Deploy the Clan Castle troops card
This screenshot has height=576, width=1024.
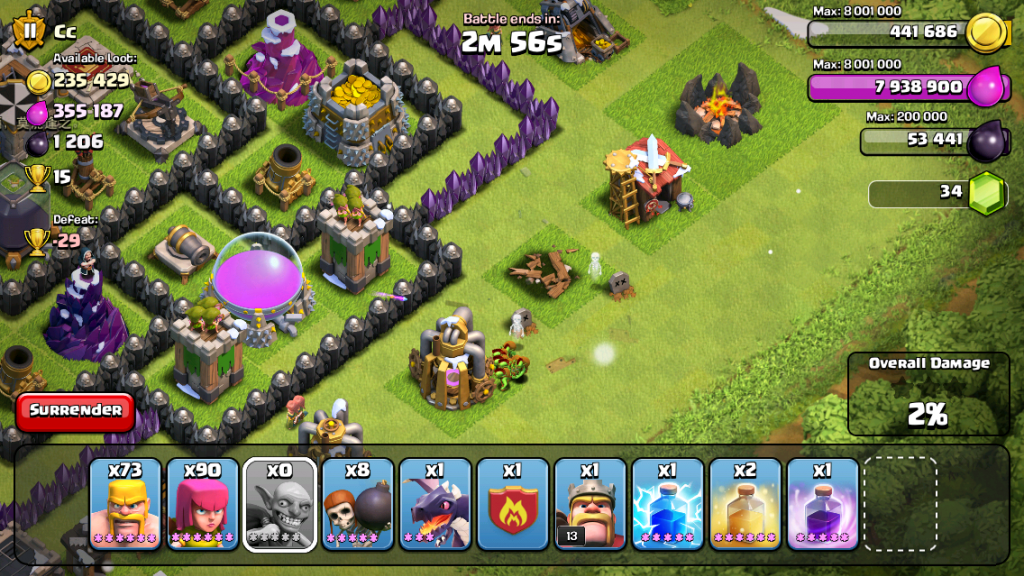512,504
